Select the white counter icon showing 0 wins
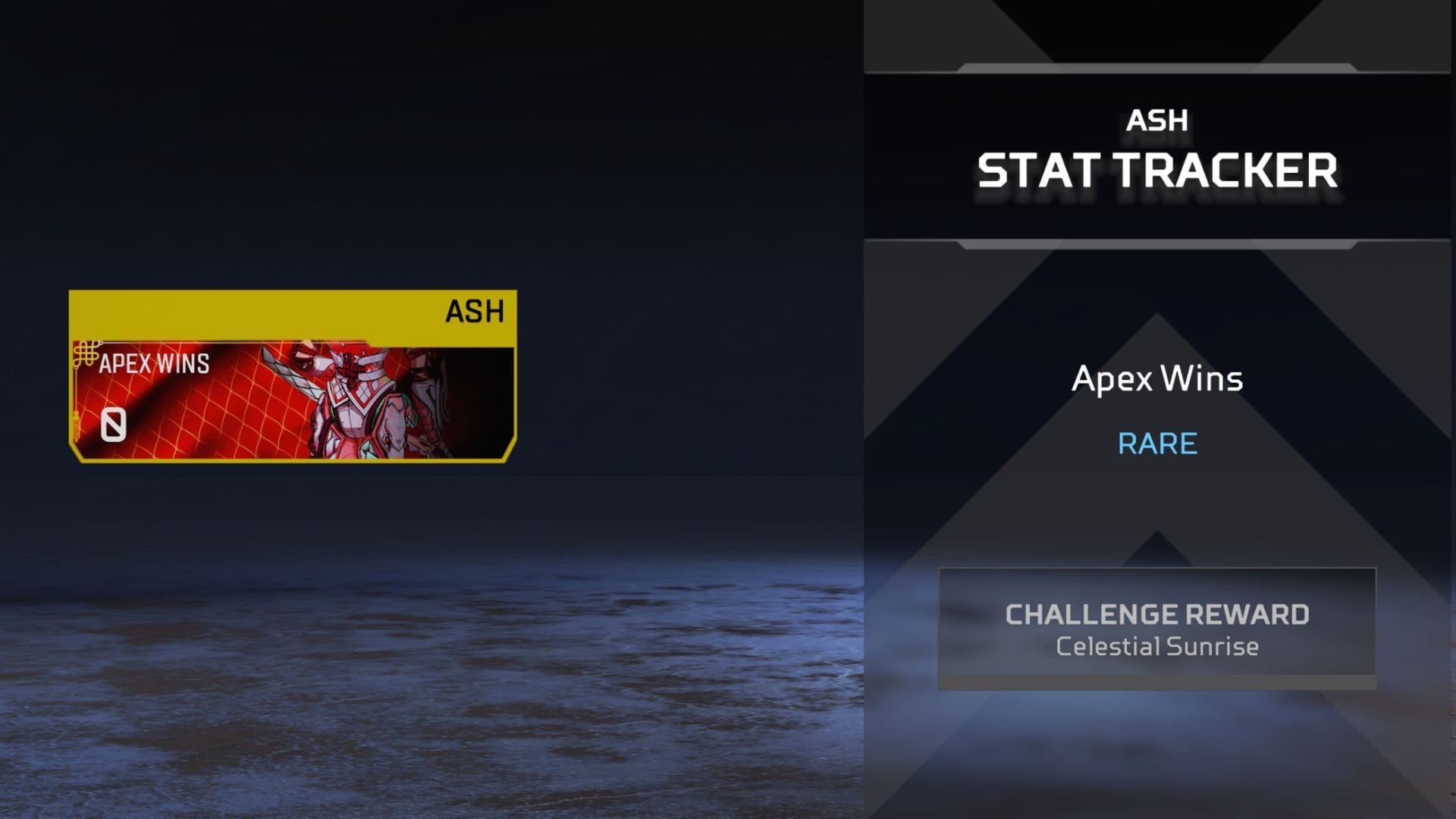 pyautogui.click(x=114, y=425)
